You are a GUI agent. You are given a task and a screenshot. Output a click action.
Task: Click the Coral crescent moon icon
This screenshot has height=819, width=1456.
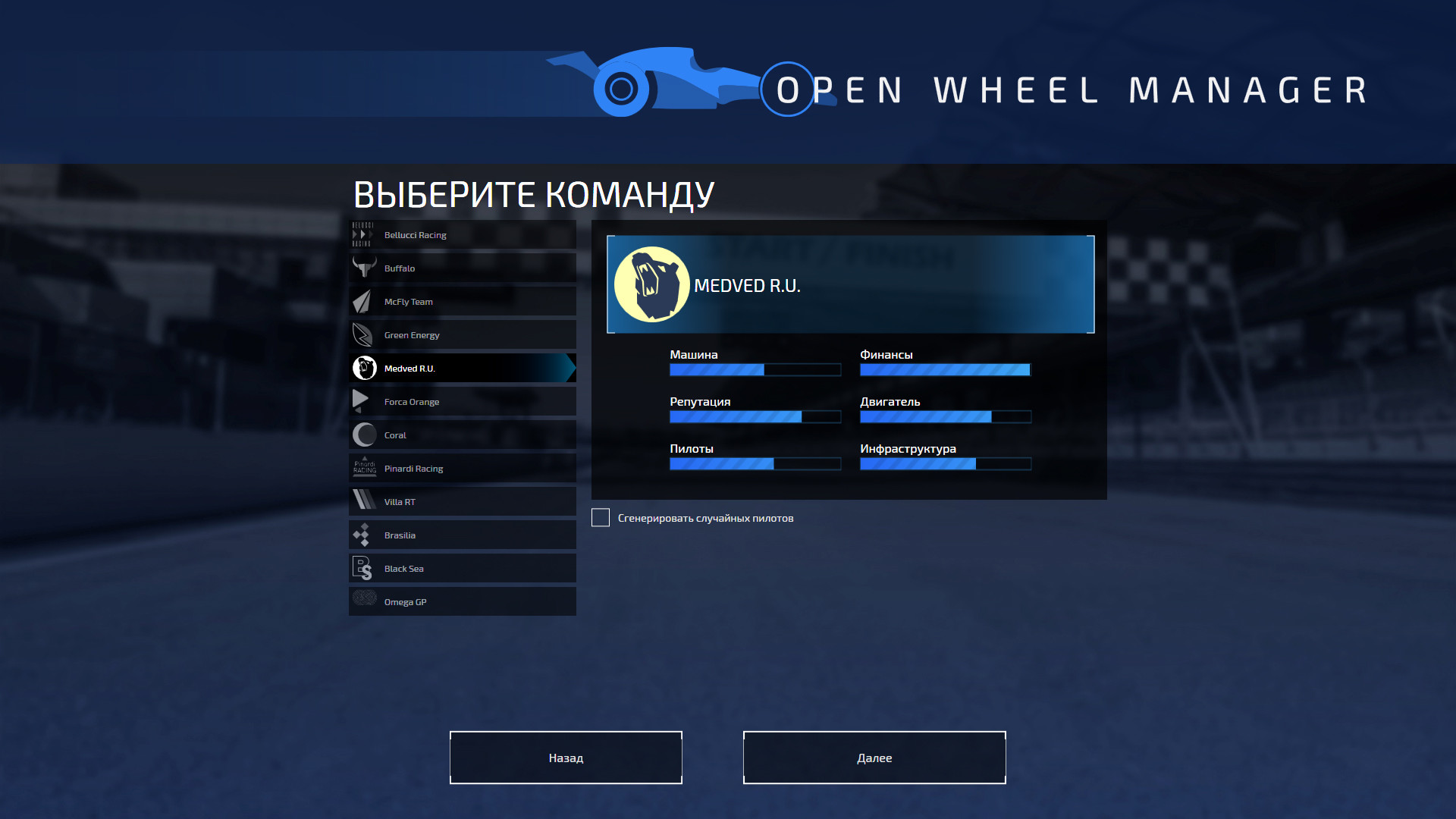[x=365, y=435]
